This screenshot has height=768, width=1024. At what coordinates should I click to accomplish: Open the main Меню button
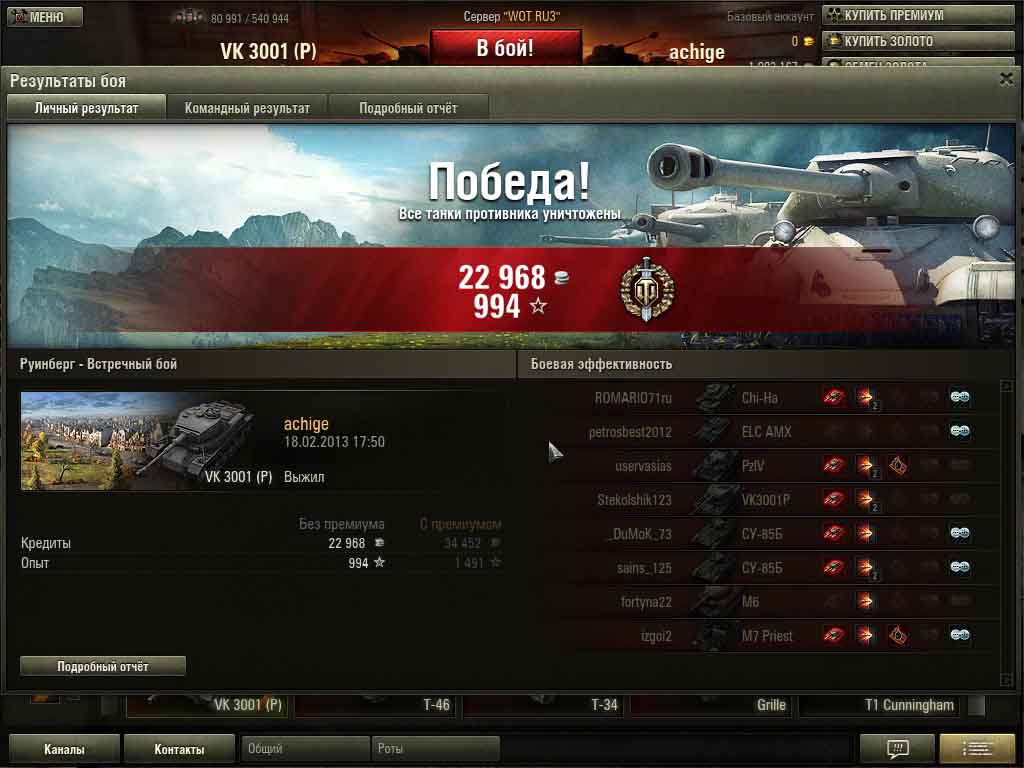[x=45, y=17]
